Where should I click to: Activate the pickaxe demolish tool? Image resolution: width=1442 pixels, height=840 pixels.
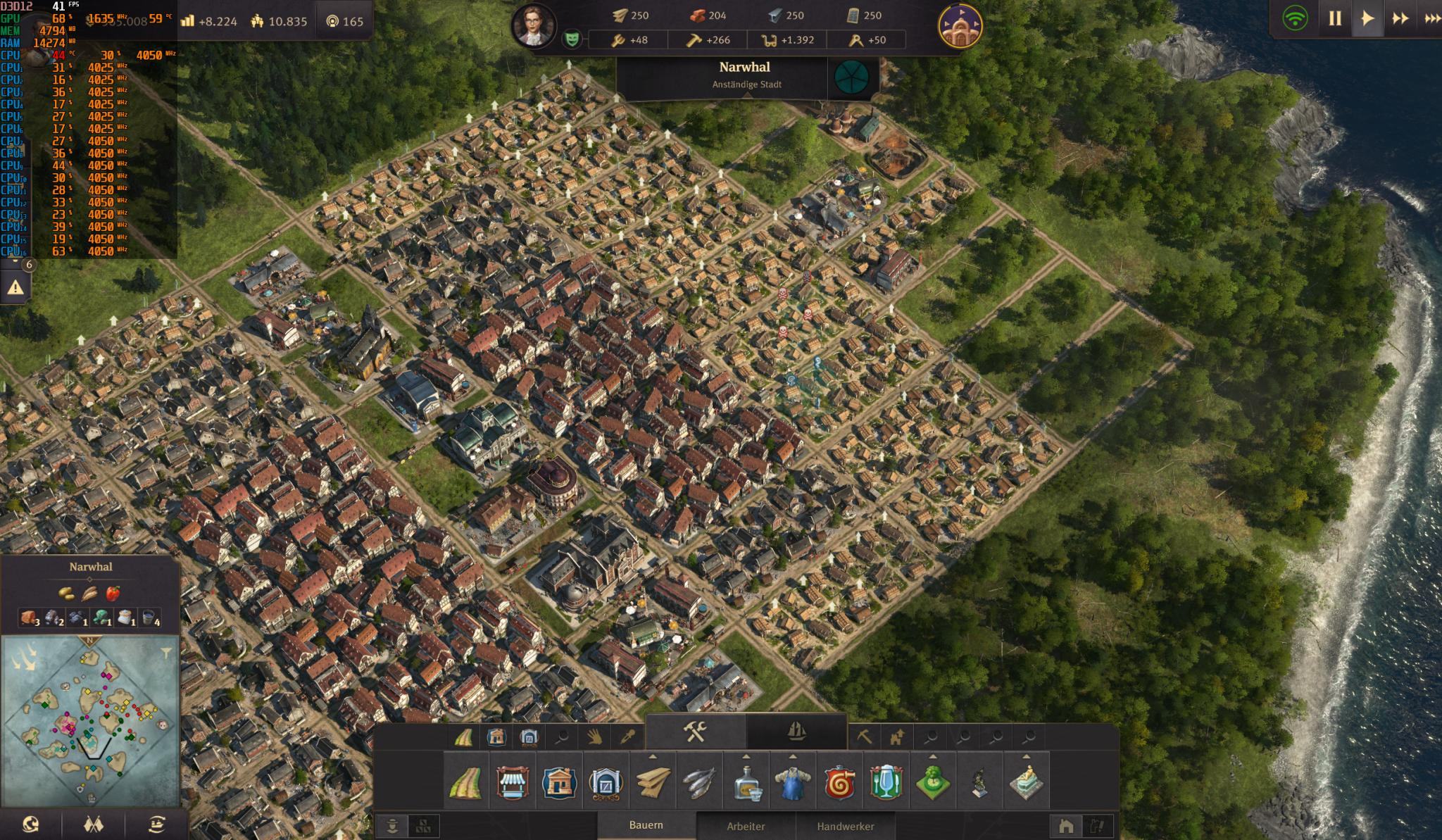[864, 737]
